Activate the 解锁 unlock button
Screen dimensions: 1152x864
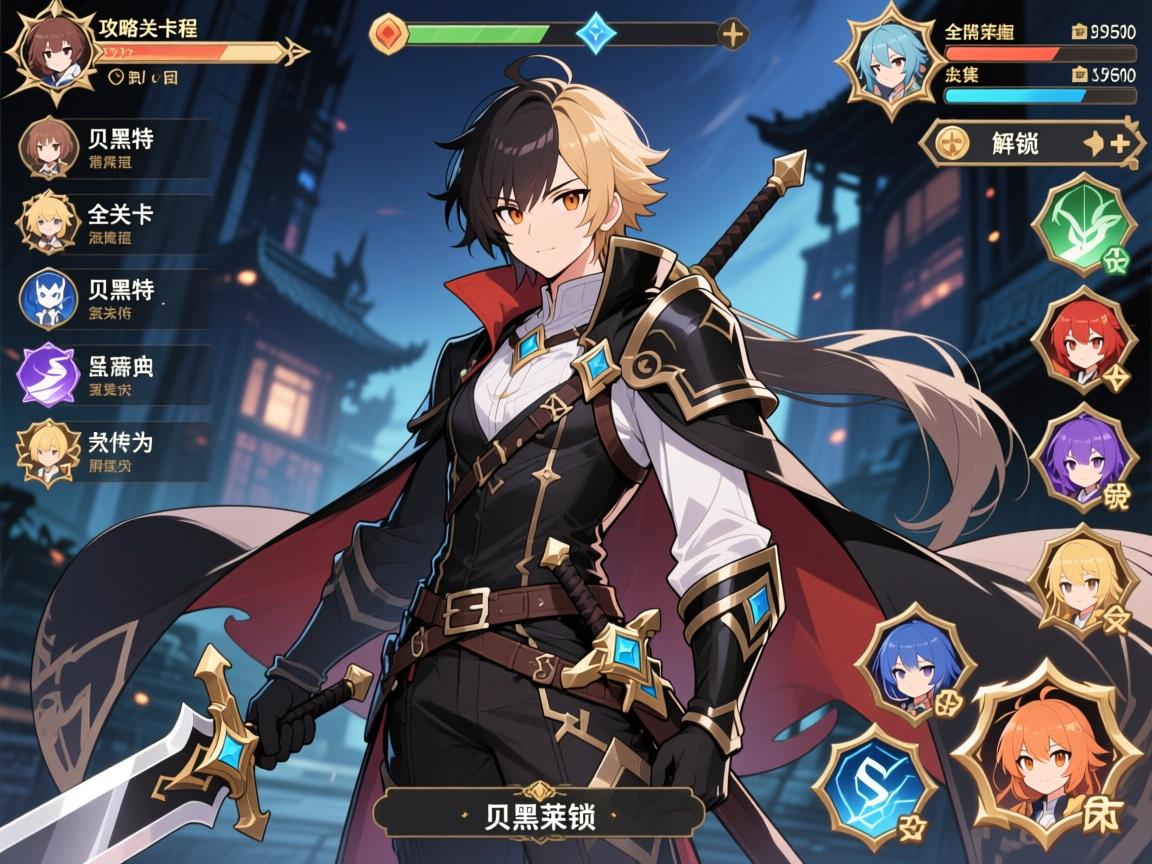[1030, 143]
